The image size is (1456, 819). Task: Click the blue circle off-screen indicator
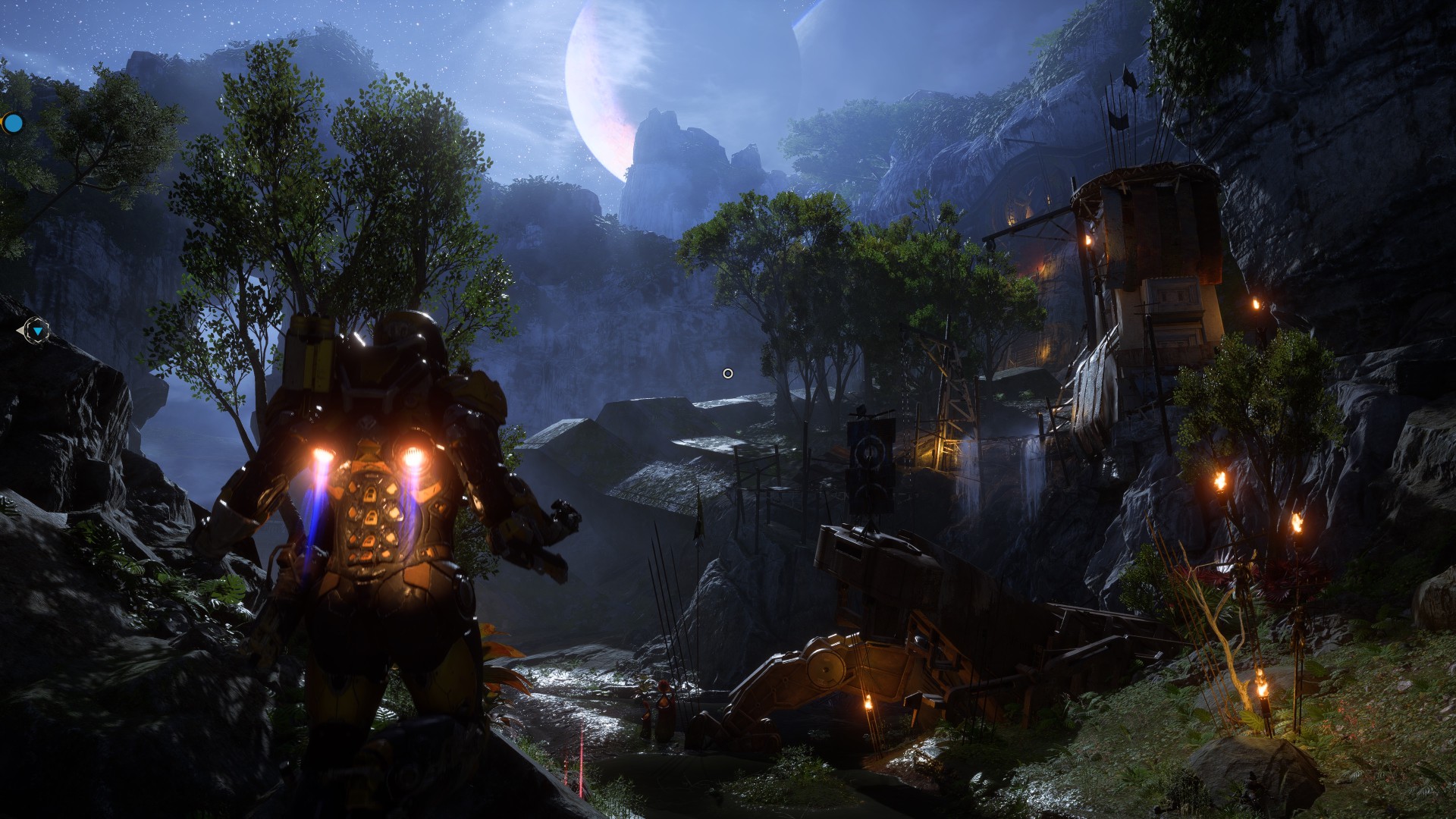[x=13, y=122]
